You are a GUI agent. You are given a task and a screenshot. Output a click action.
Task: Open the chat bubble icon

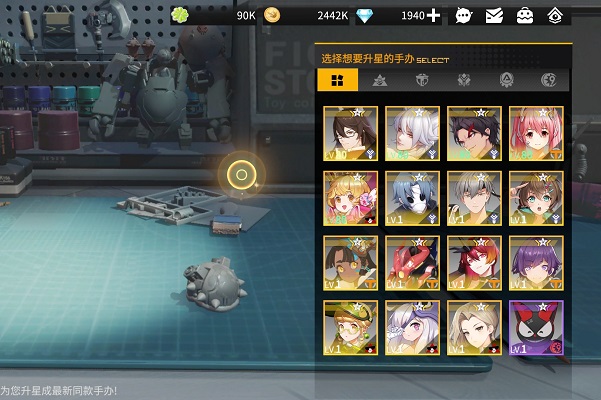pyautogui.click(x=463, y=15)
